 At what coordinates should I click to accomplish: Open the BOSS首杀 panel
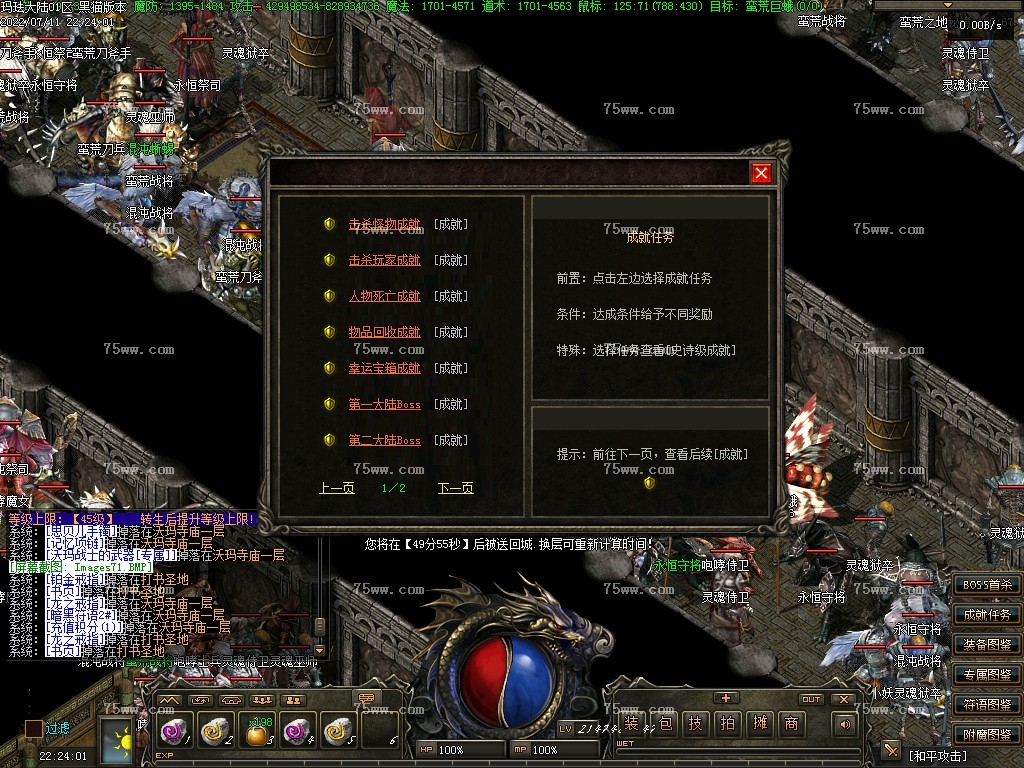pos(986,585)
